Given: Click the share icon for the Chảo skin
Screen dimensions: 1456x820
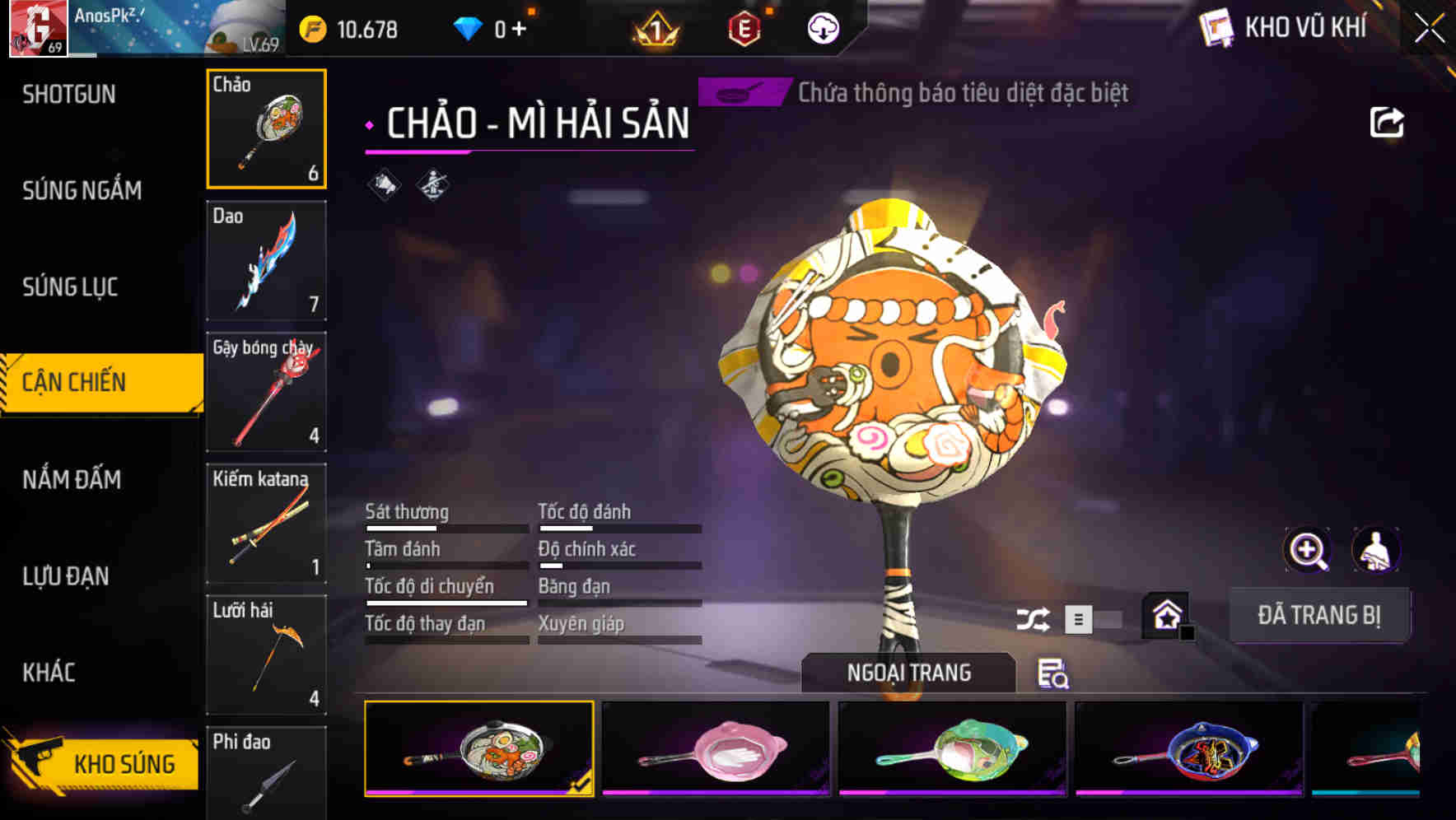Looking at the screenshot, I should tap(1387, 121).
